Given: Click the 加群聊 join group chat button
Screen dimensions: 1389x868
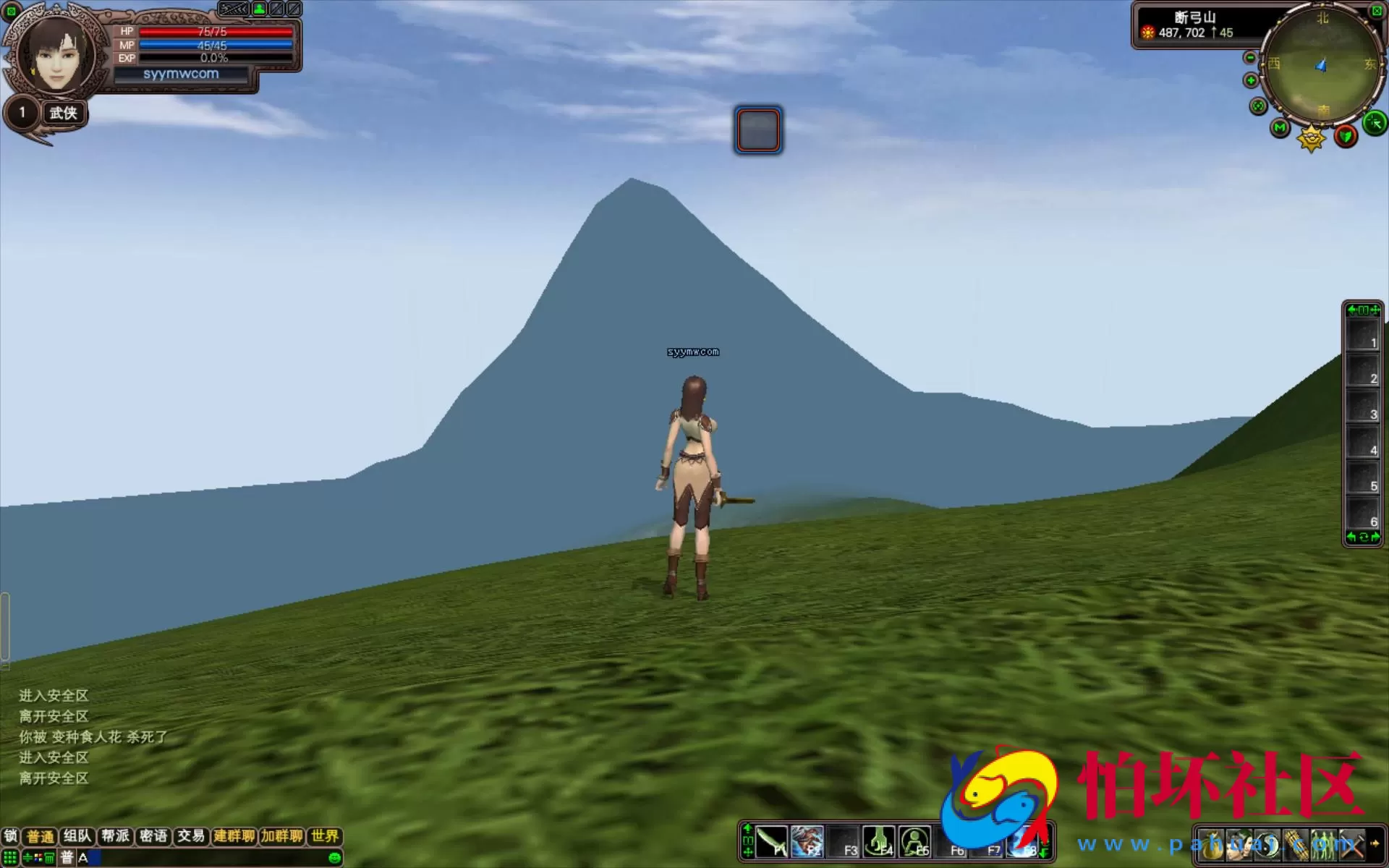Looking at the screenshot, I should point(282,836).
